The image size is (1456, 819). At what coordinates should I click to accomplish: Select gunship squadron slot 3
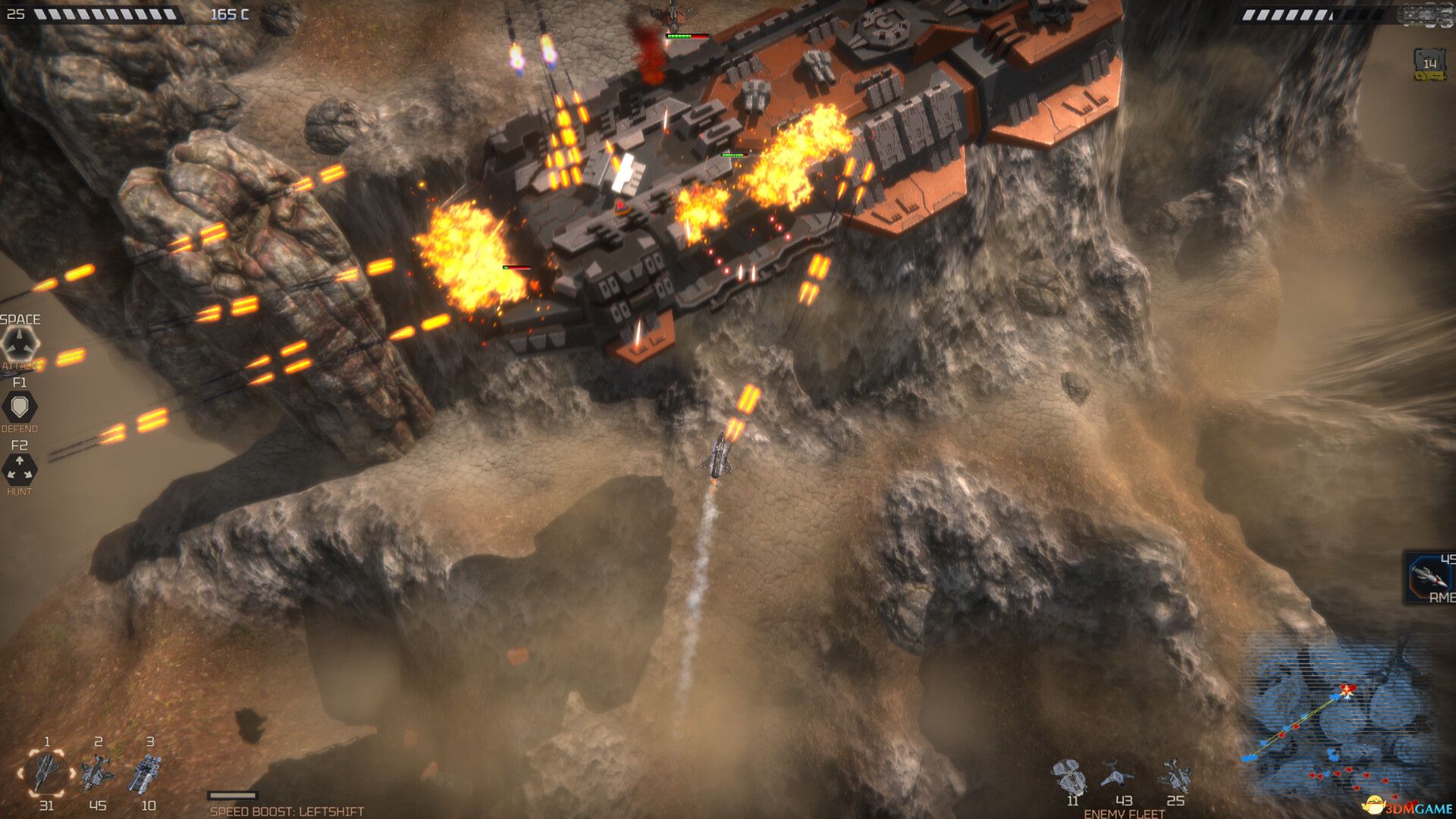(x=146, y=772)
